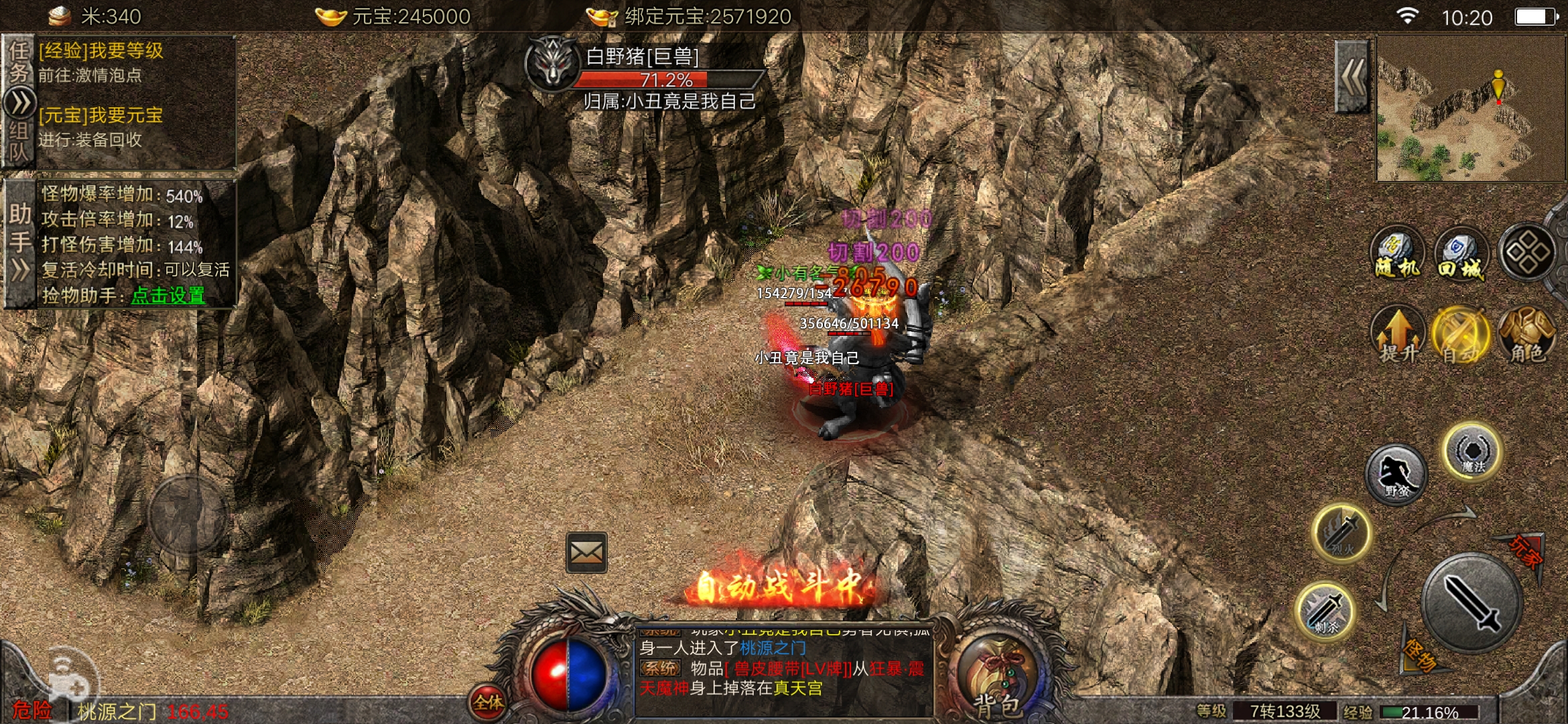
Task: Use the 刺杀 sword skill
Action: point(1325,611)
